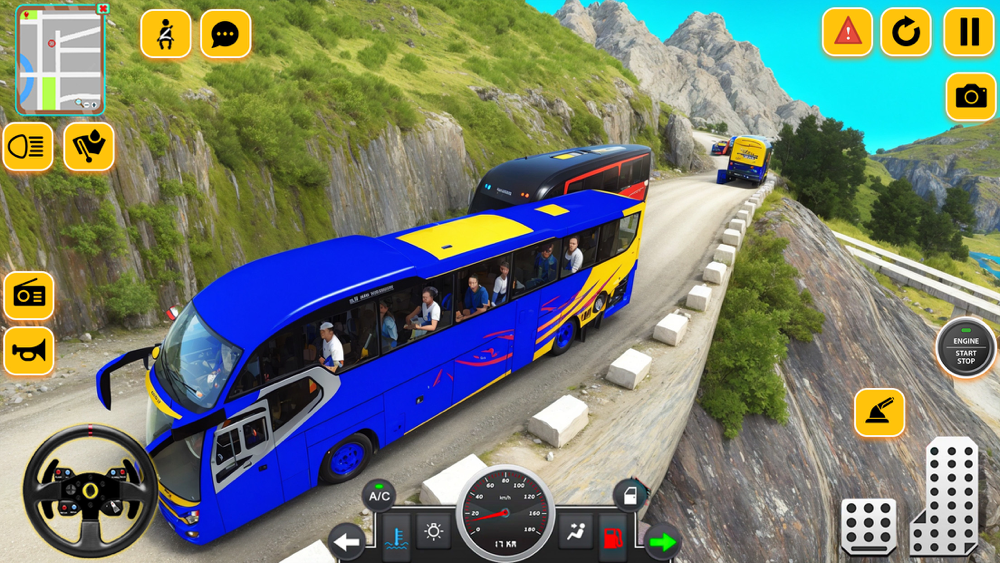The width and height of the screenshot is (1000, 563).
Task: Activate the green right turn arrow
Action: click(x=662, y=542)
